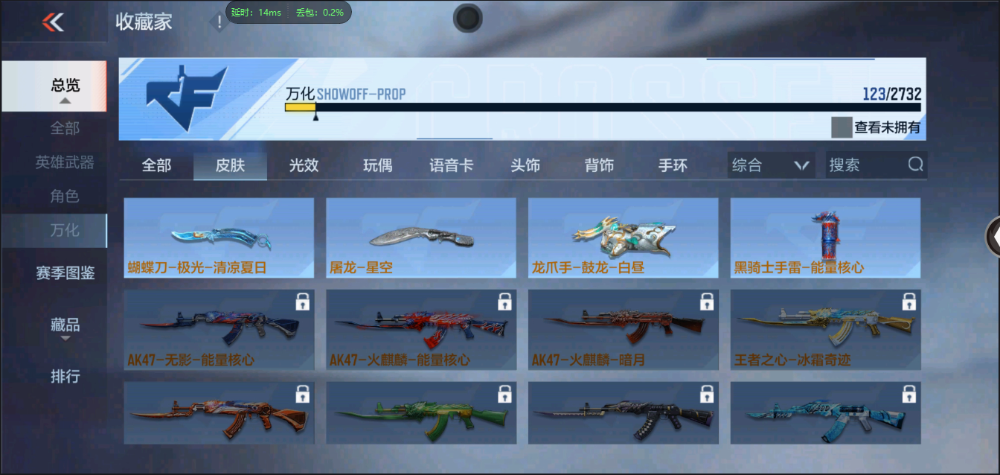Viewport: 1000px width, 475px height.
Task: Switch to the 背饰 tab
Action: pyautogui.click(x=599, y=165)
